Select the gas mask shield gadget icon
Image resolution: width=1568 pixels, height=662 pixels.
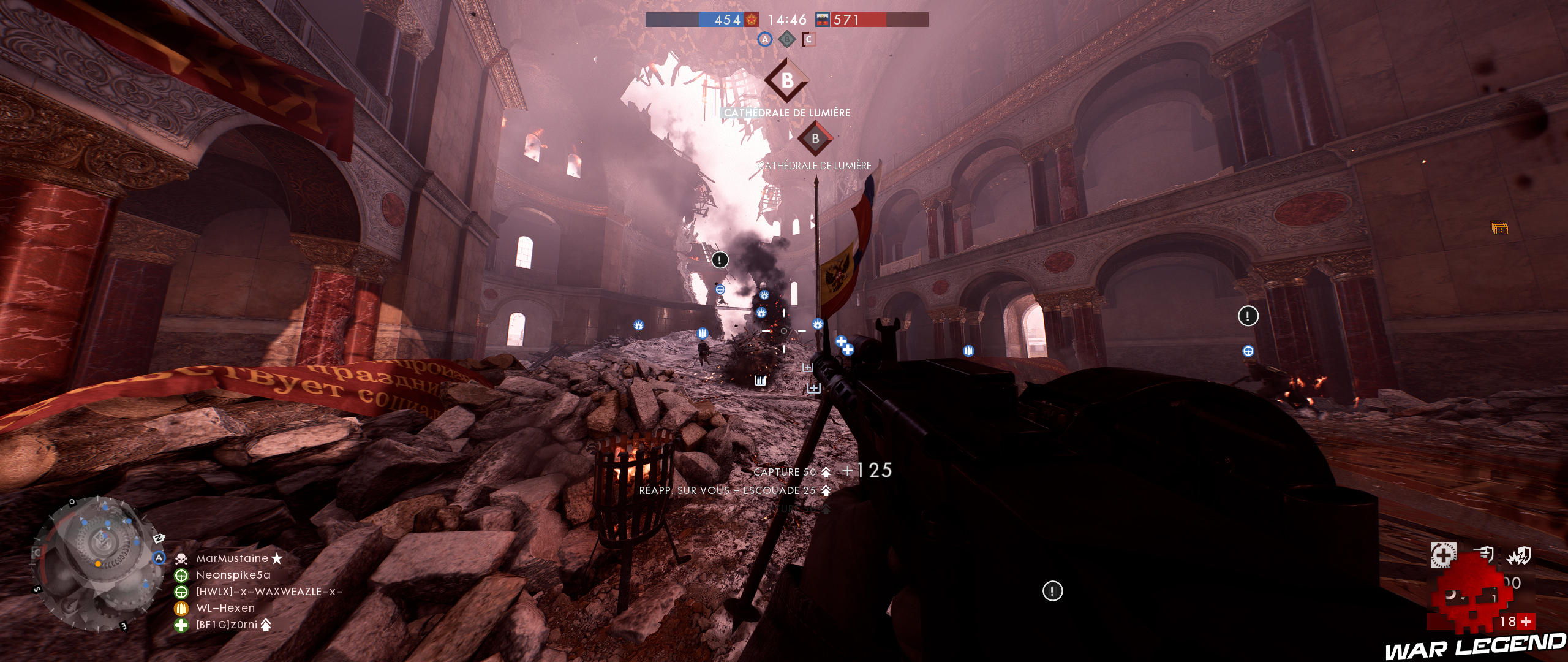(x=1485, y=555)
